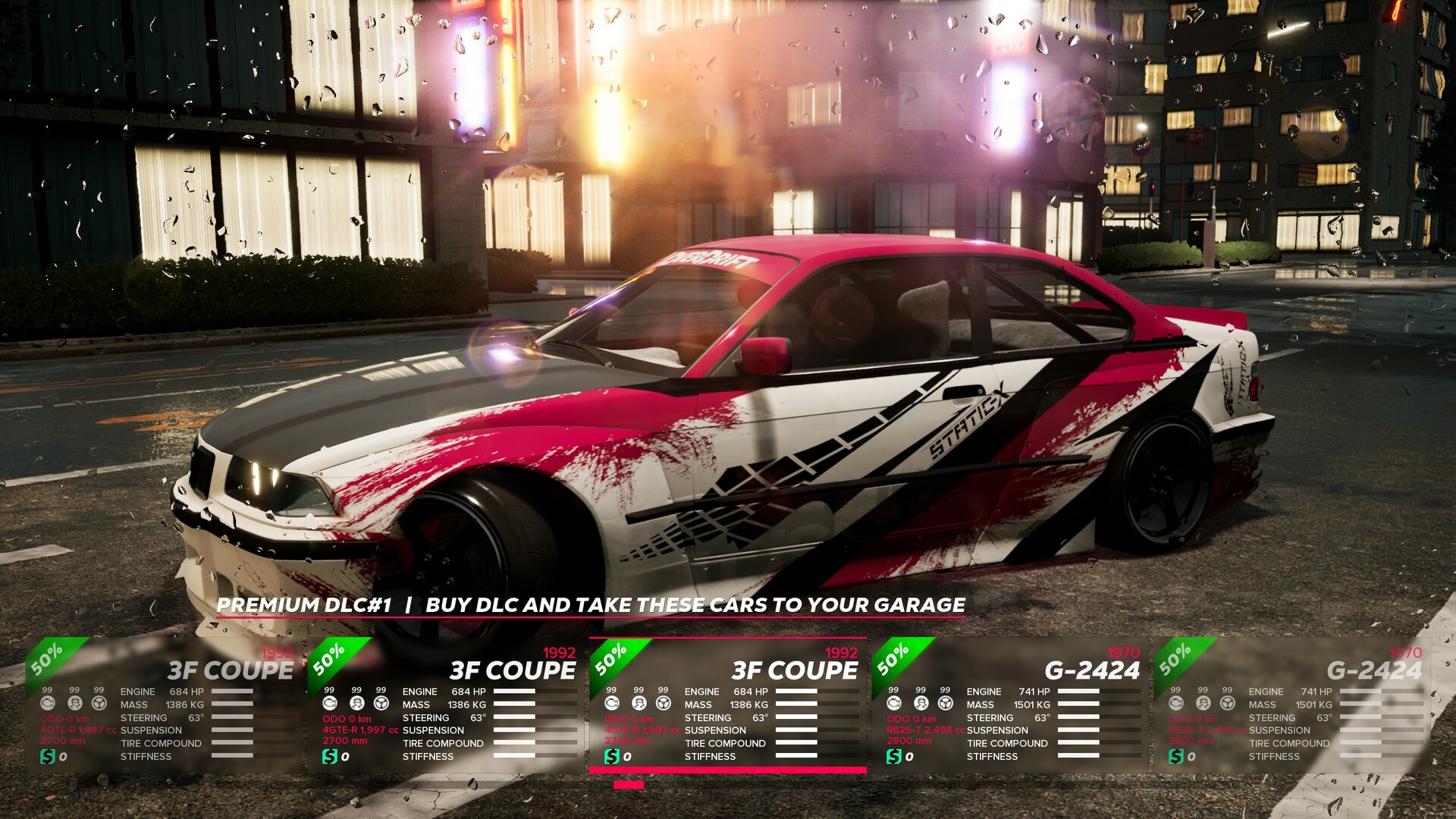Select the steering wheel icon on the first 3F Coupe card
The image size is (1456, 819).
tap(99, 704)
